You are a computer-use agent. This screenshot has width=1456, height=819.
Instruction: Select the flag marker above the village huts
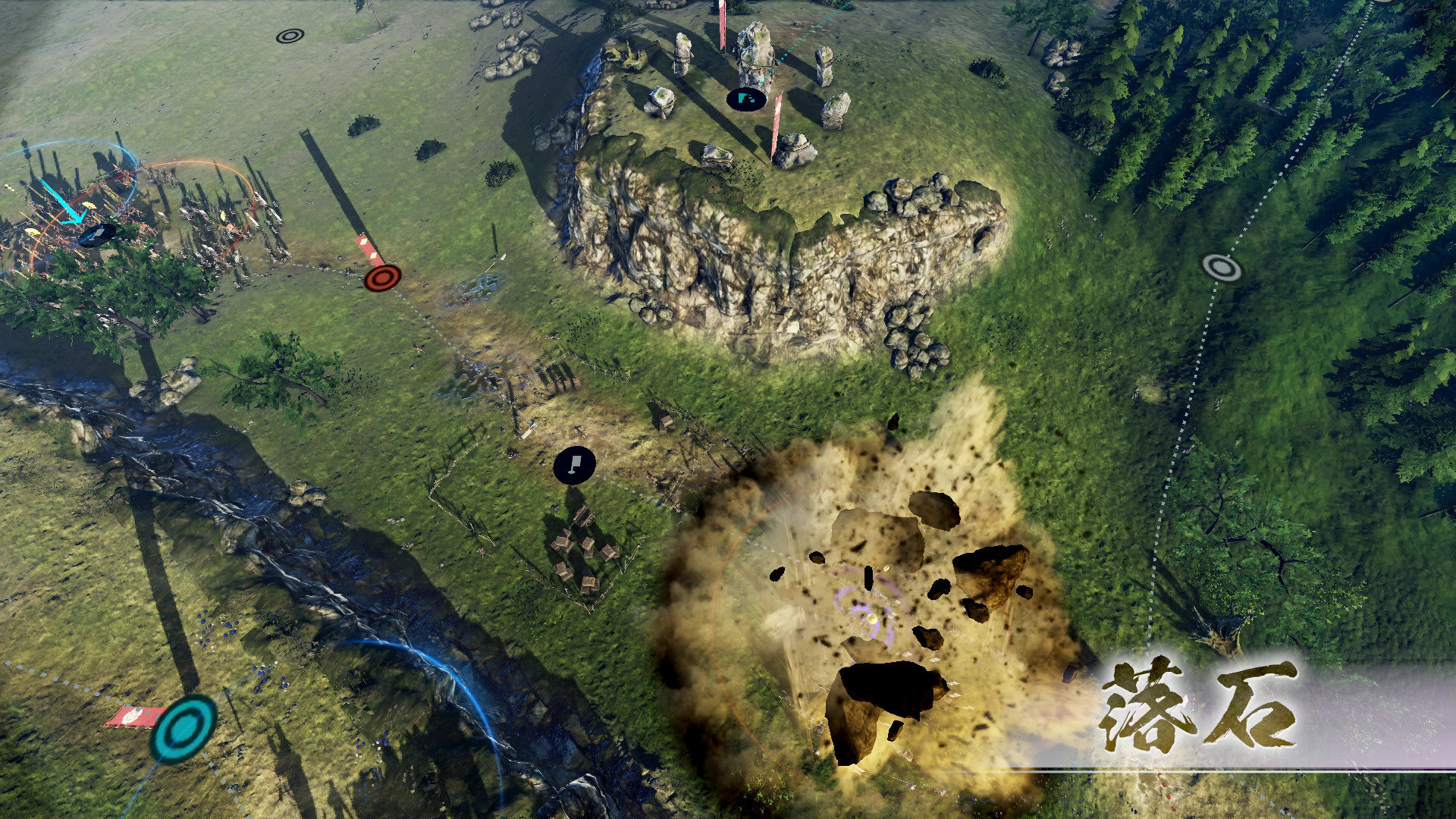(574, 465)
